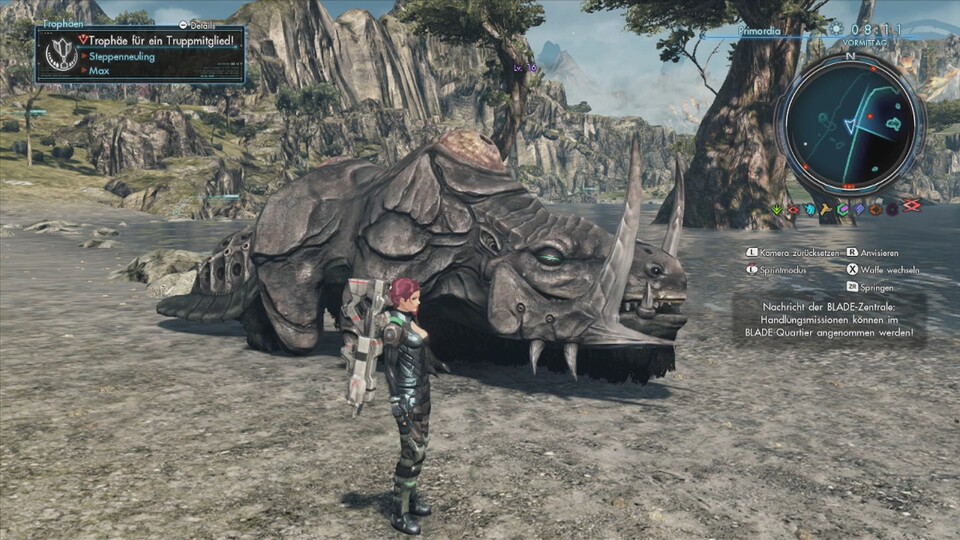The image size is (960, 540).
Task: Open the BLADE-Zentrale message box
Action: point(829,319)
